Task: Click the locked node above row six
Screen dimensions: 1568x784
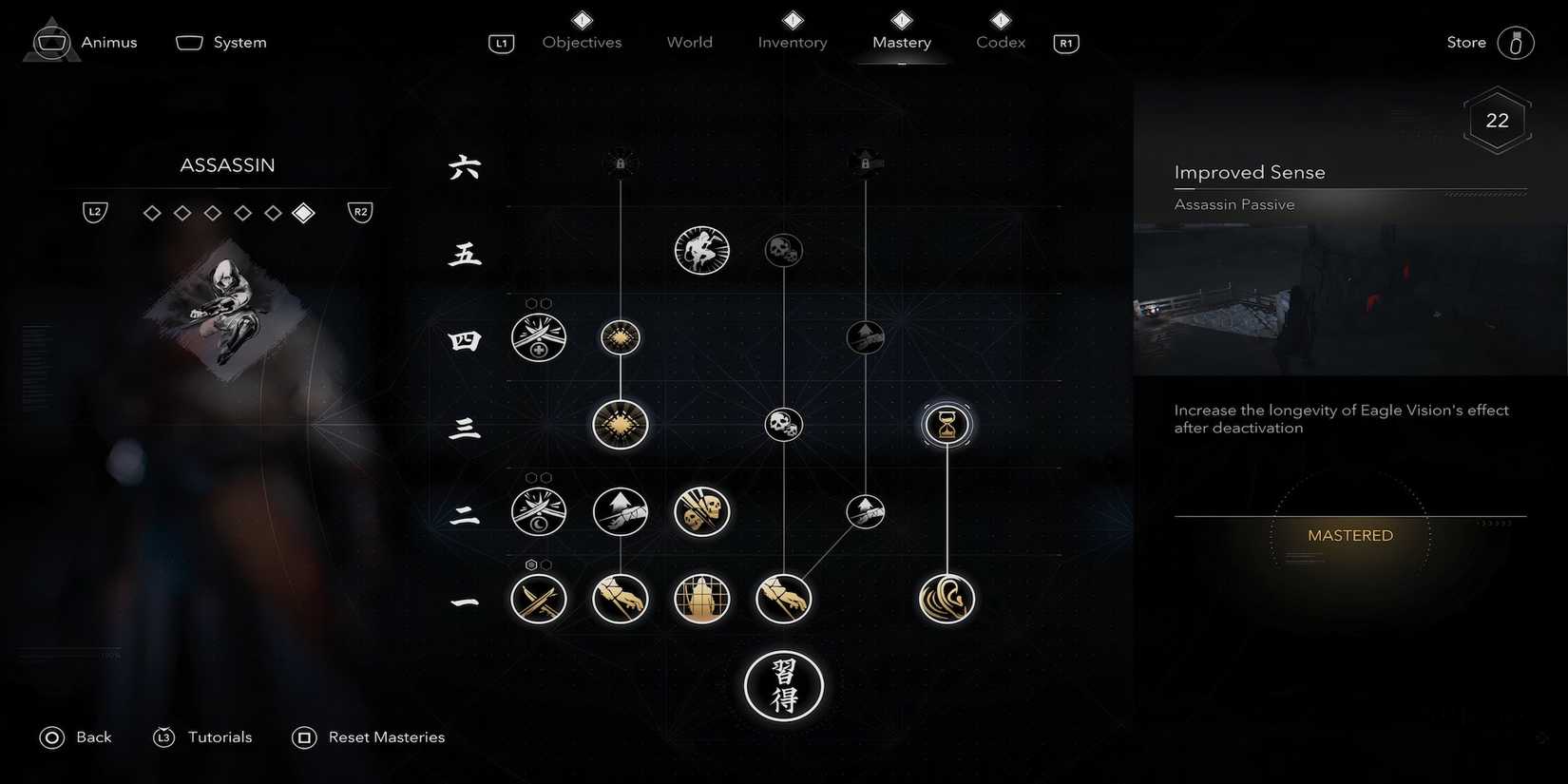Action: (x=620, y=162)
